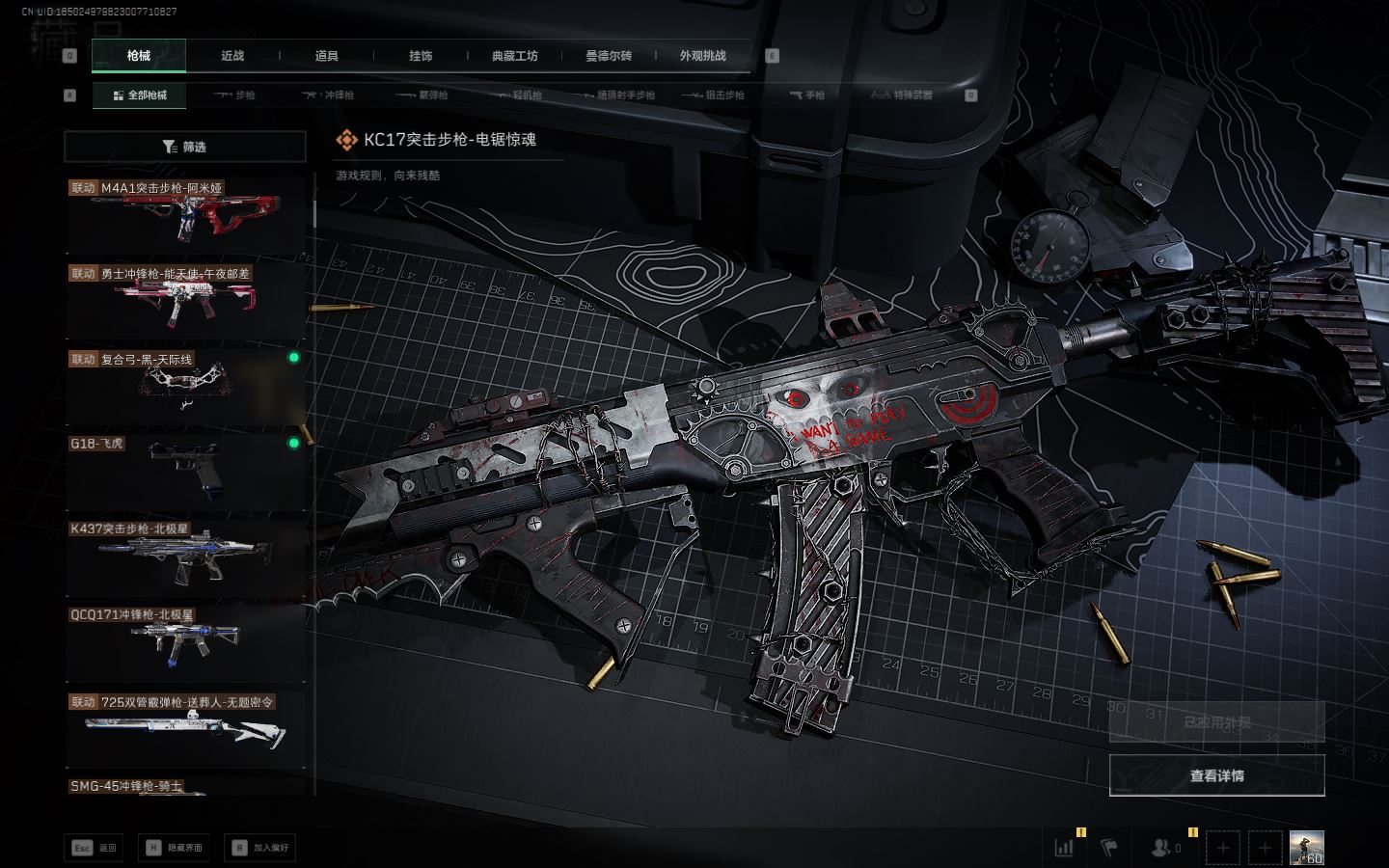Choose the 手枪 pistol category
Screen dimensions: 1389x868
point(807,95)
